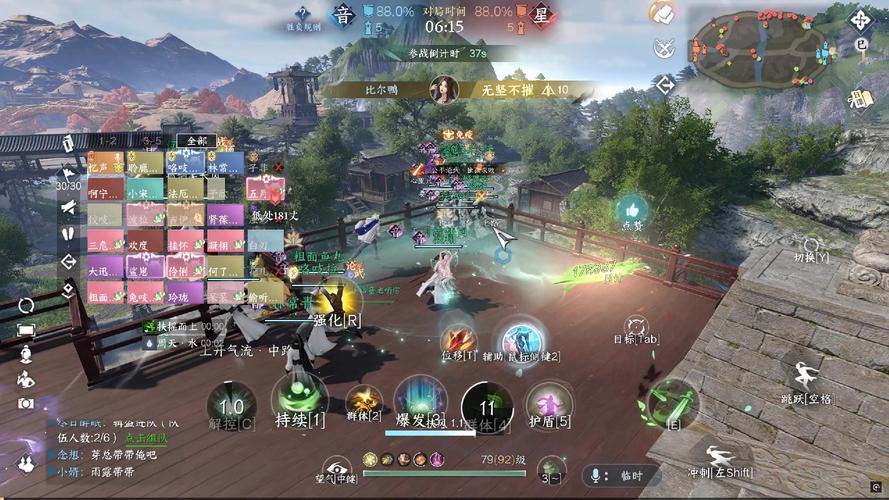The height and width of the screenshot is (500, 889).
Task: Click the 点赞 thumbs-up button
Action: (631, 209)
